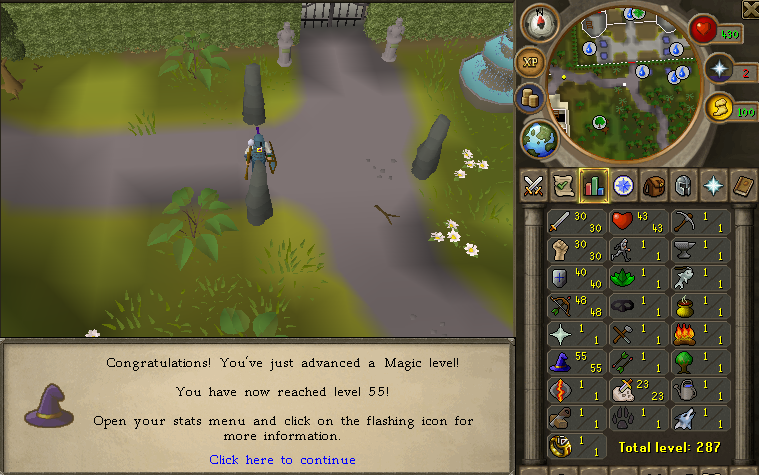Click here to continue the level-up dialogue
The height and width of the screenshot is (475, 759).
click(x=282, y=460)
